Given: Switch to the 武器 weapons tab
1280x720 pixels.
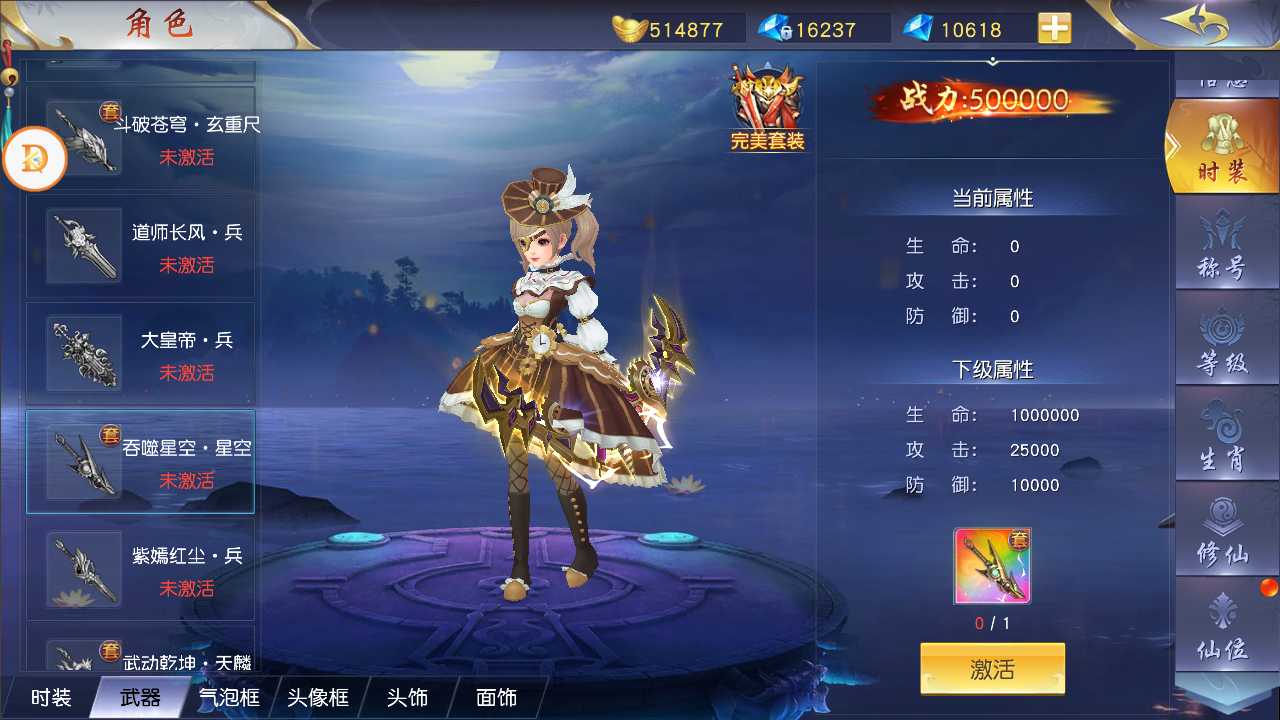Looking at the screenshot, I should click(x=140, y=697).
